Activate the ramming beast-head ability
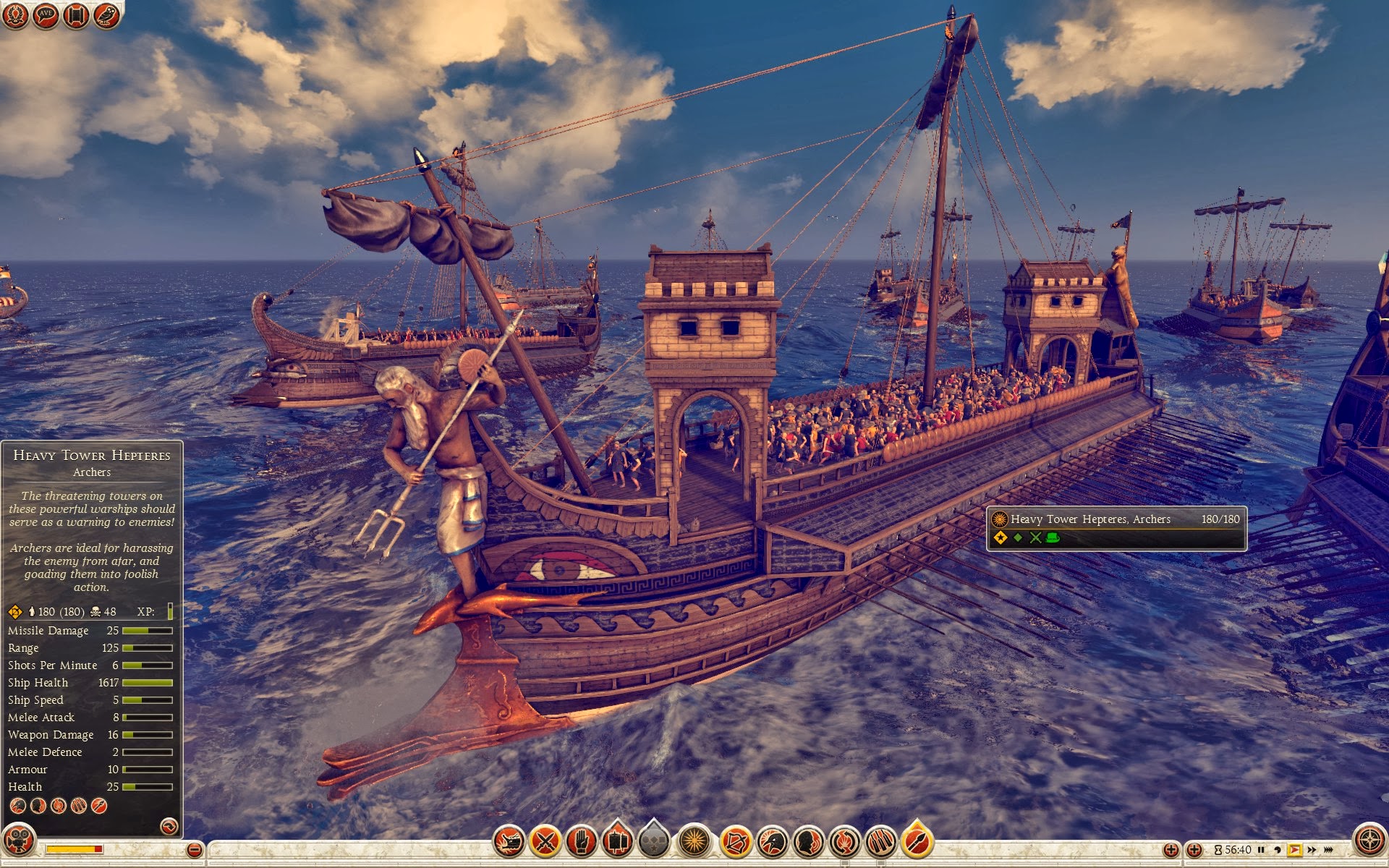1389x868 pixels. [509, 841]
